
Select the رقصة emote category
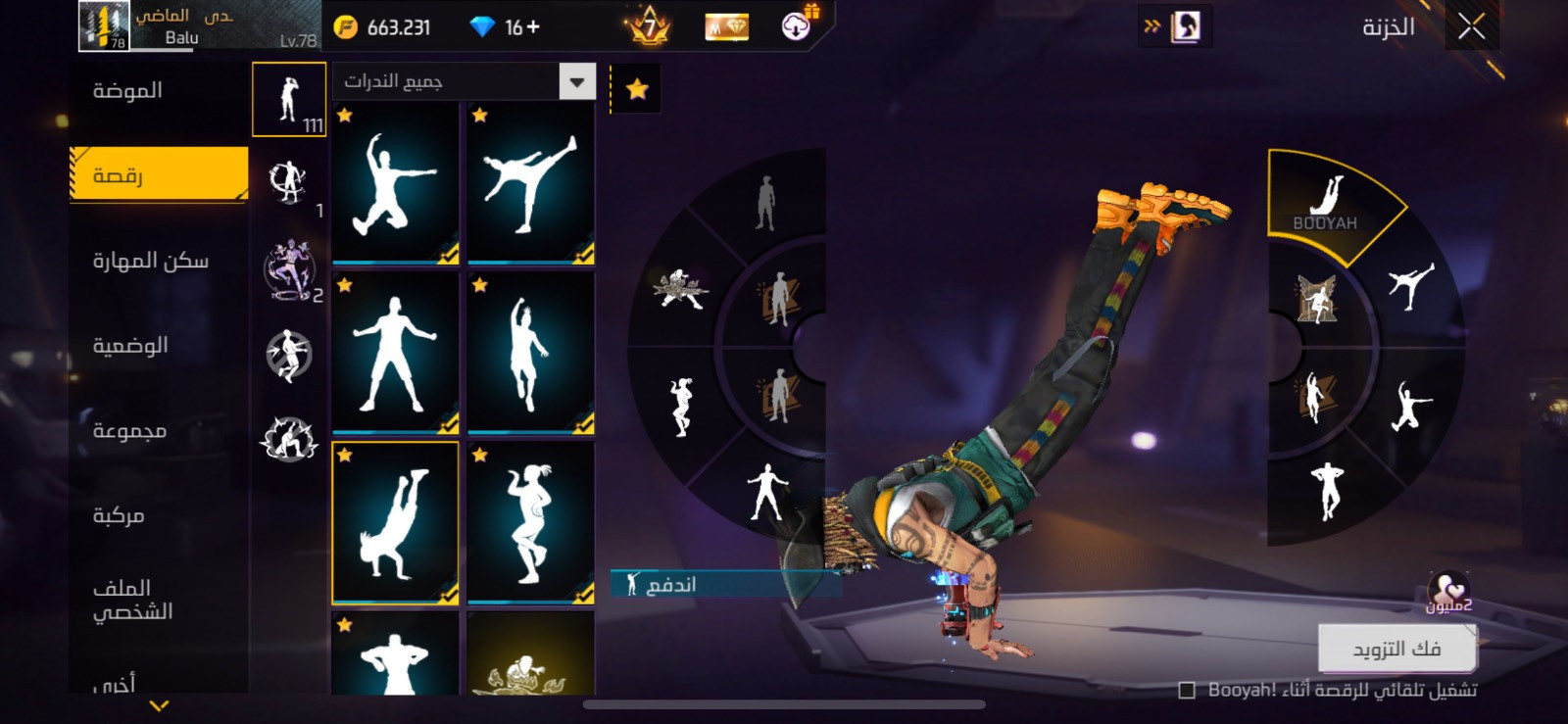(159, 175)
